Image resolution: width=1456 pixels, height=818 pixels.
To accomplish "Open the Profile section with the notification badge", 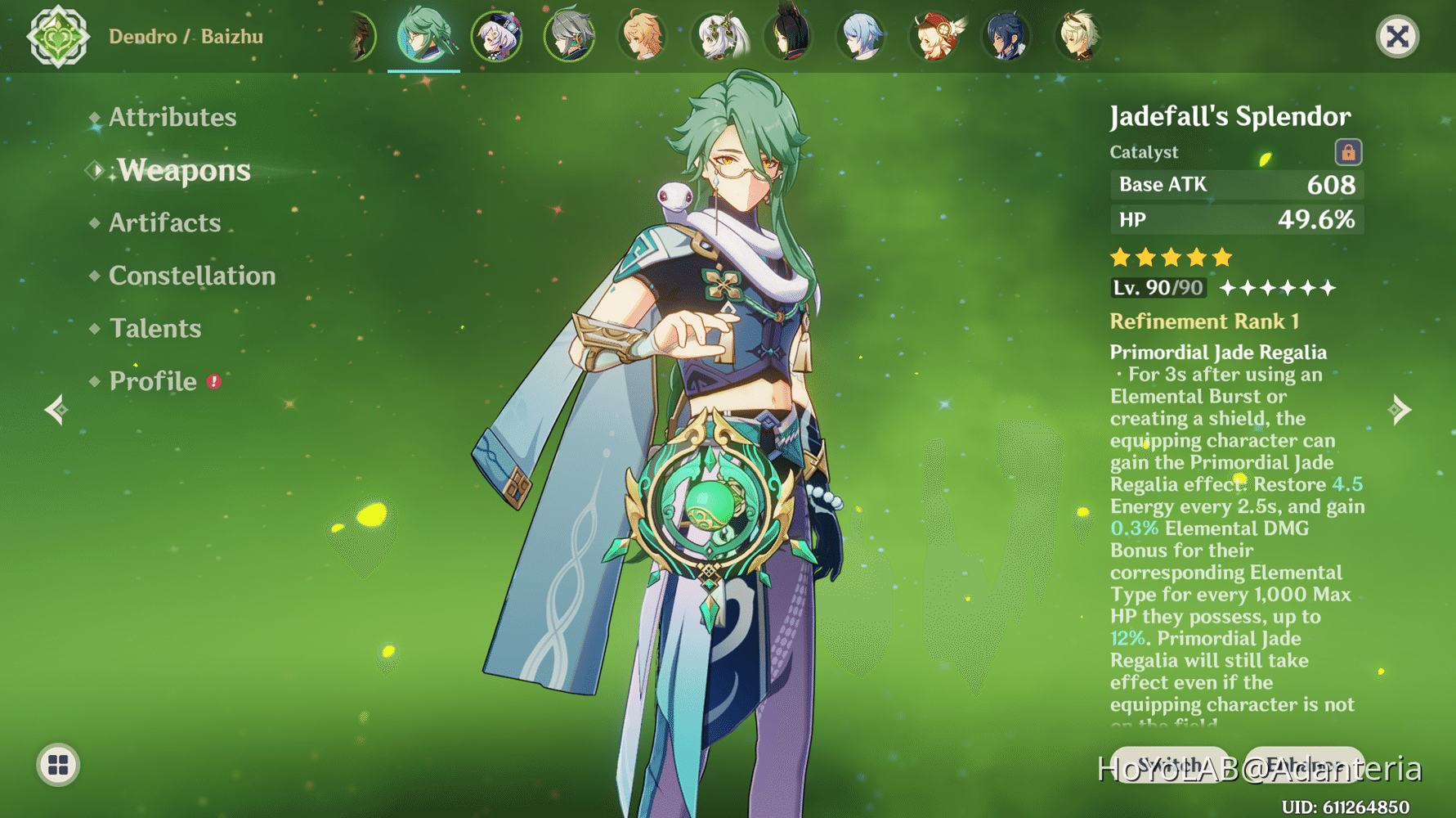I will tap(152, 380).
